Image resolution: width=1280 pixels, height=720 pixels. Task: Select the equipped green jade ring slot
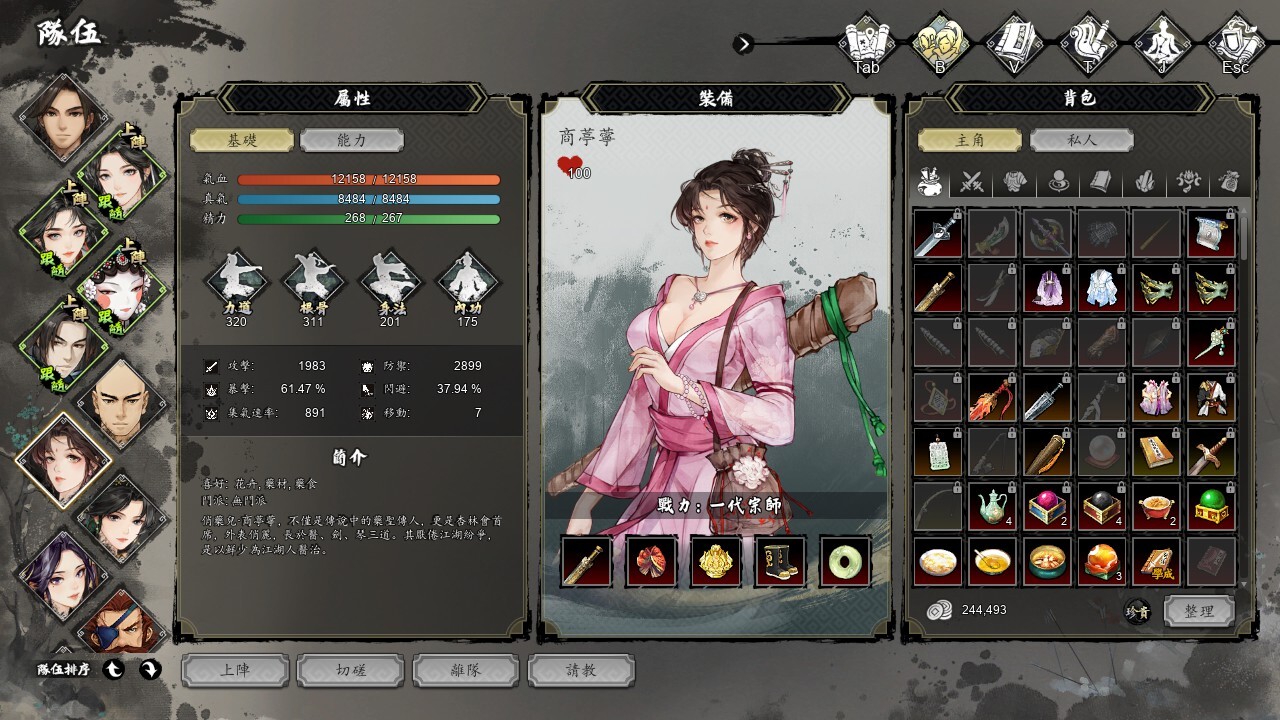845,561
